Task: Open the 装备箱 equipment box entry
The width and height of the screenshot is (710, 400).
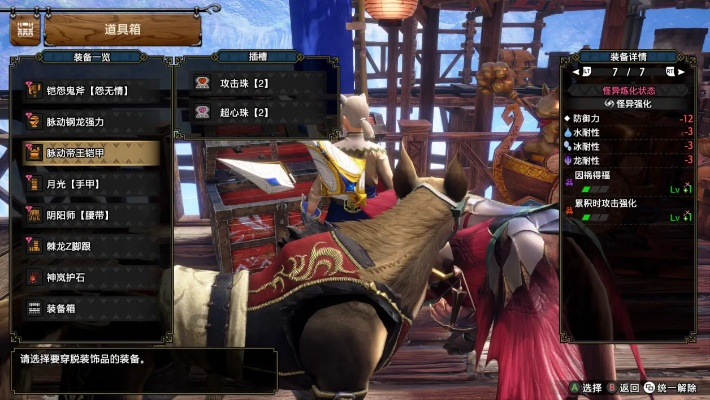Action: (88, 308)
